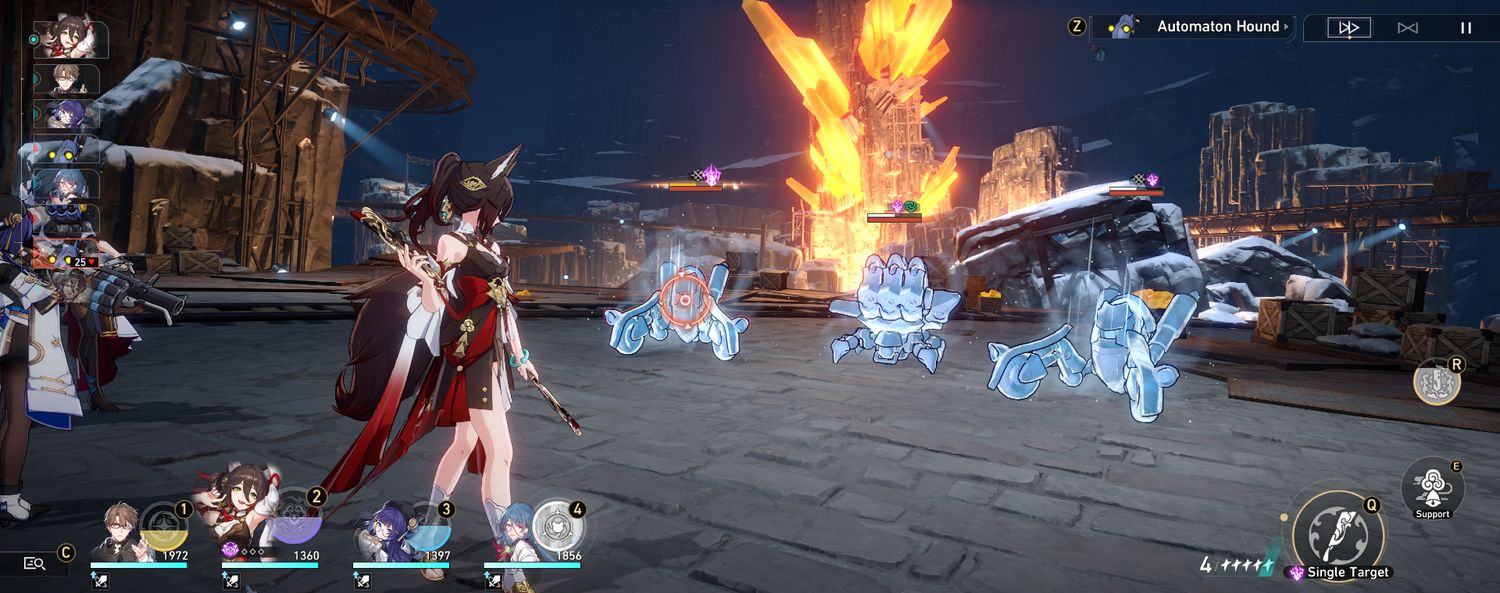1500x593 pixels.
Task: Click the top portrait in turn order
Action: pyautogui.click(x=68, y=40)
